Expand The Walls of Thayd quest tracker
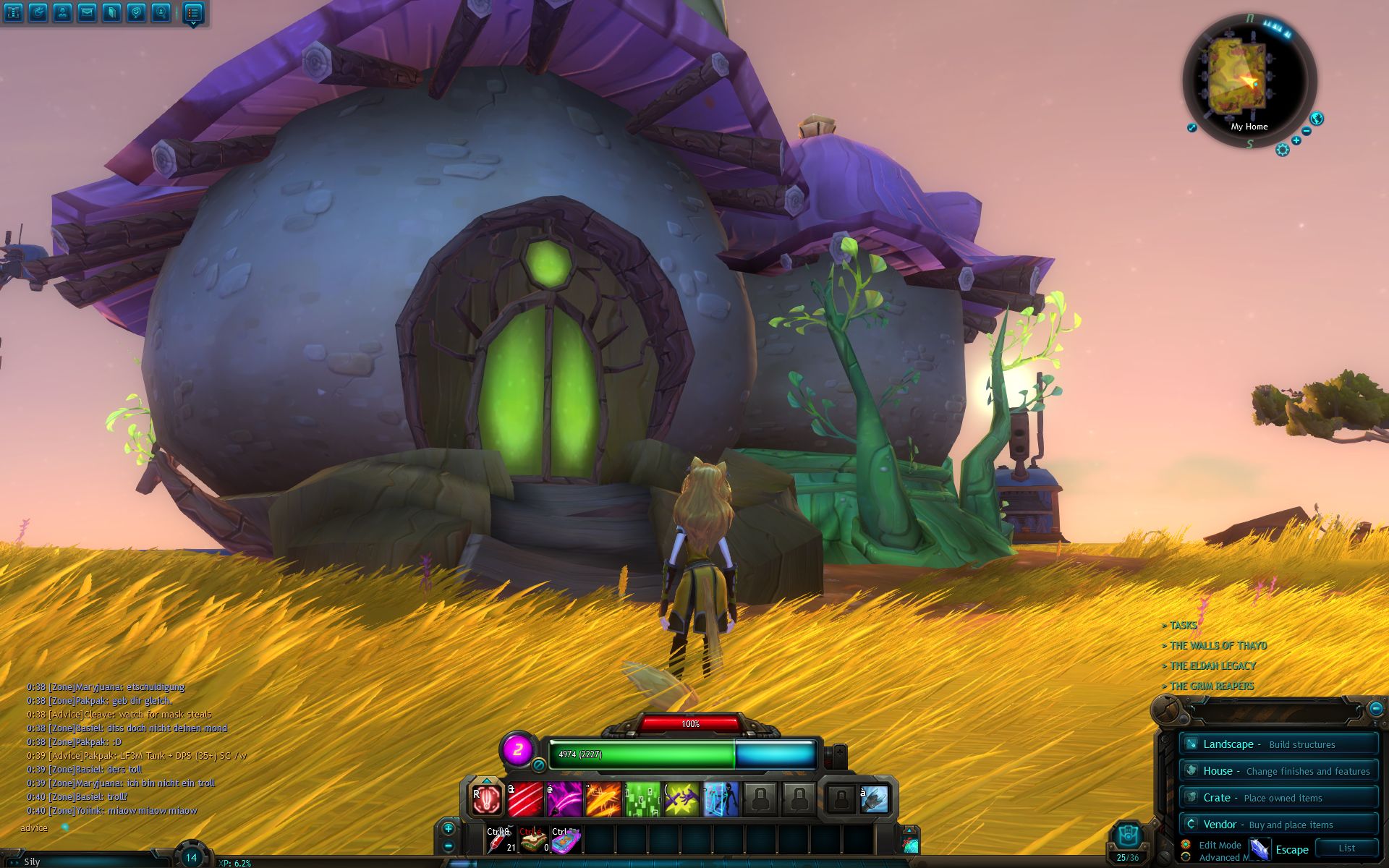Viewport: 1389px width, 868px height. click(x=1218, y=646)
